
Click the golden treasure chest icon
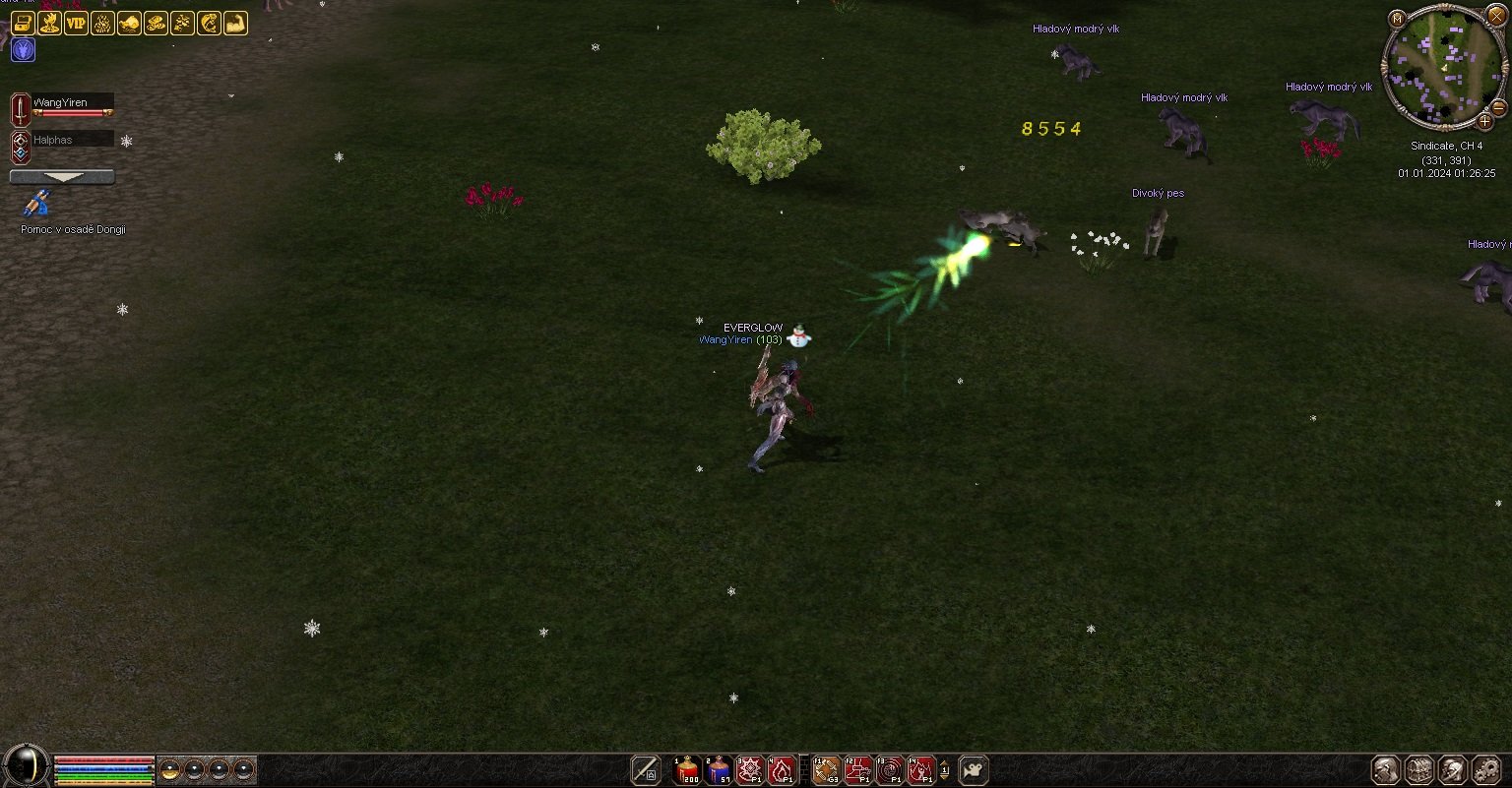(23, 24)
